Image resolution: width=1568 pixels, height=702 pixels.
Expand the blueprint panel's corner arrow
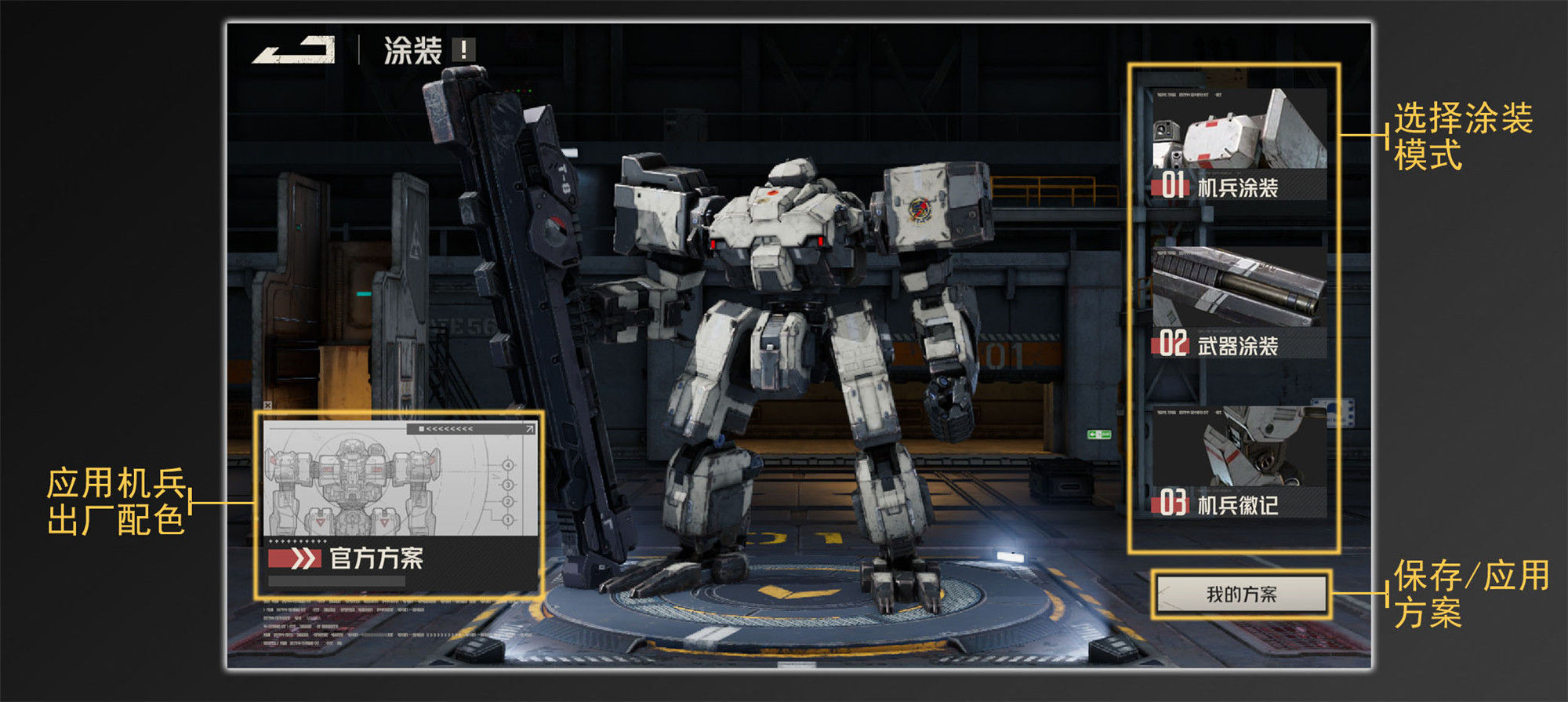click(x=530, y=429)
